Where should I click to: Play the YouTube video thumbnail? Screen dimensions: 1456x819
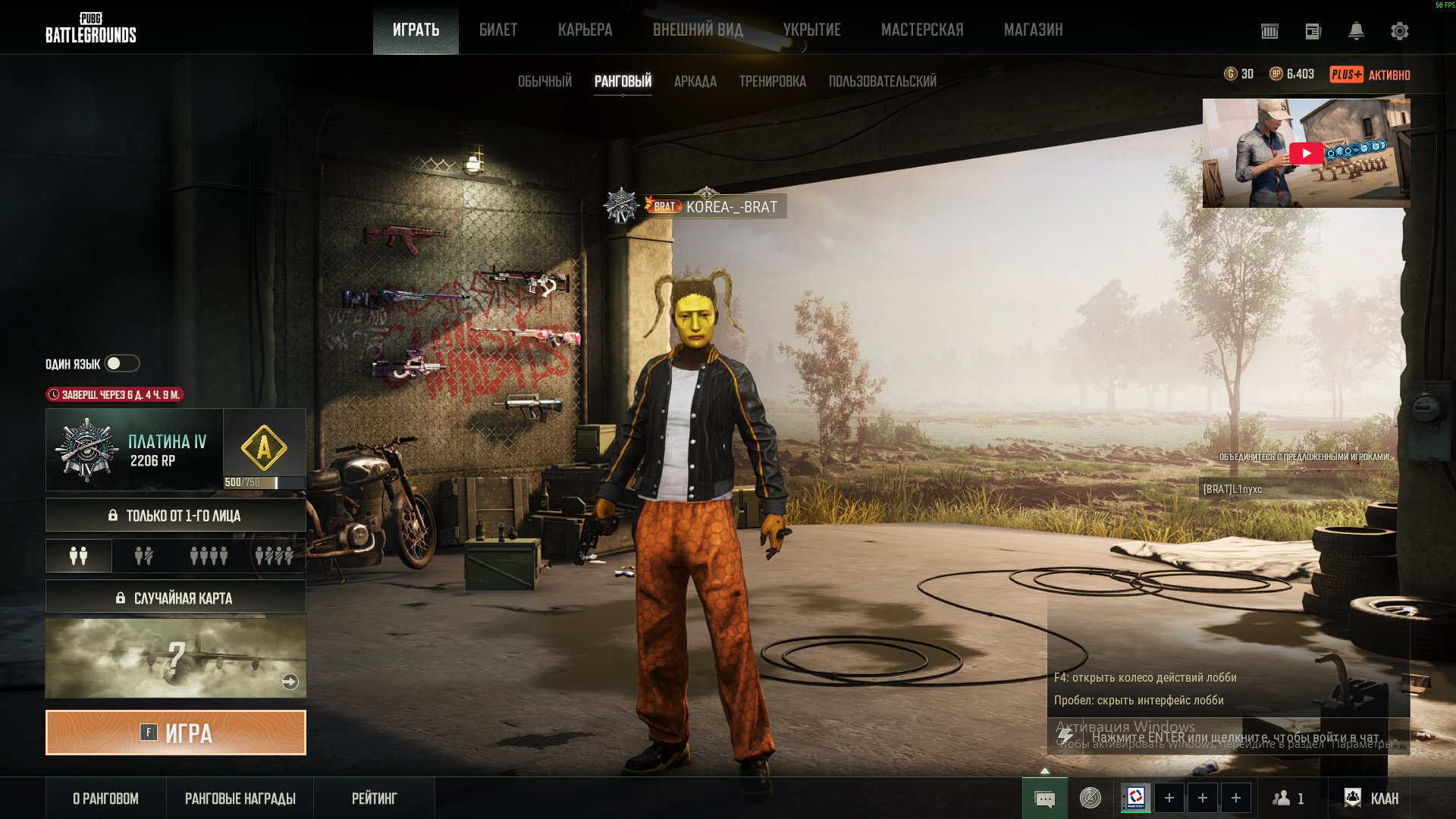1306,153
